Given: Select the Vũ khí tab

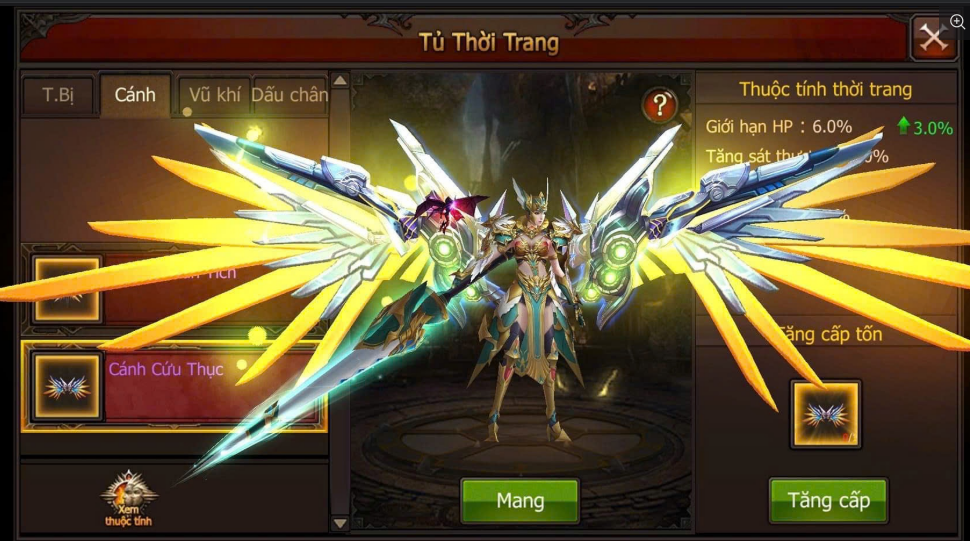Looking at the screenshot, I should 214,96.
